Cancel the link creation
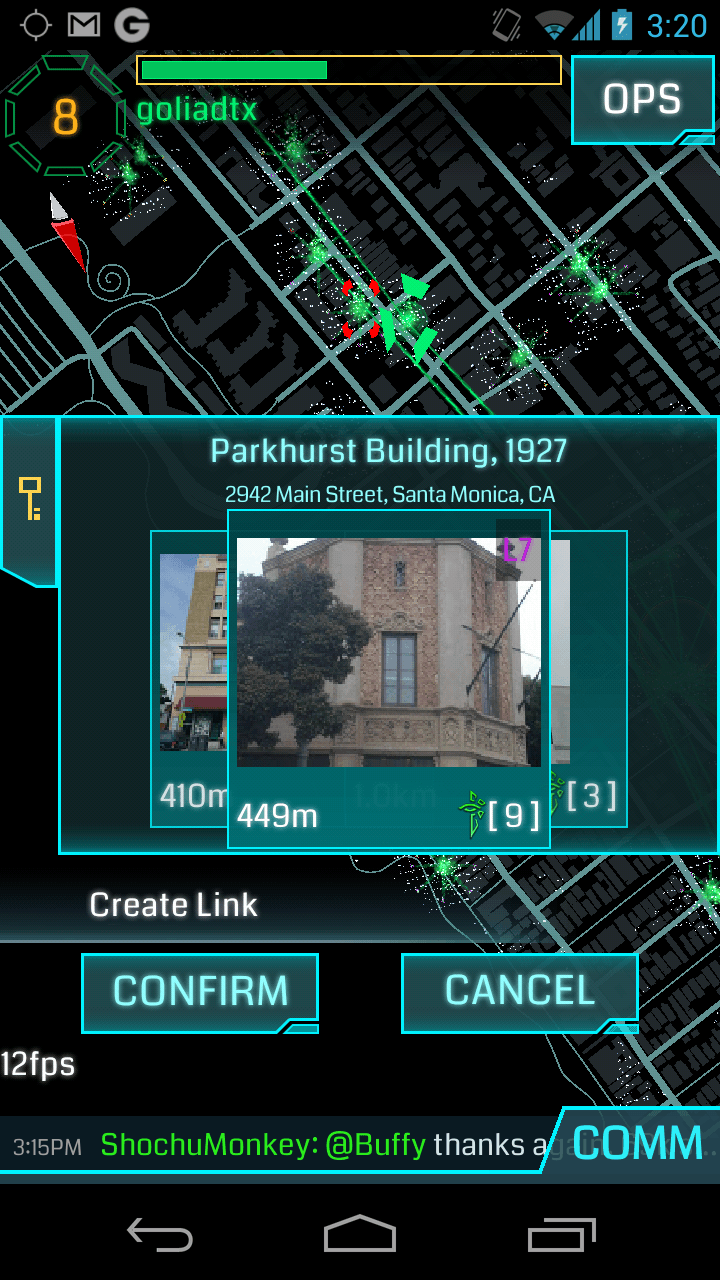 519,991
